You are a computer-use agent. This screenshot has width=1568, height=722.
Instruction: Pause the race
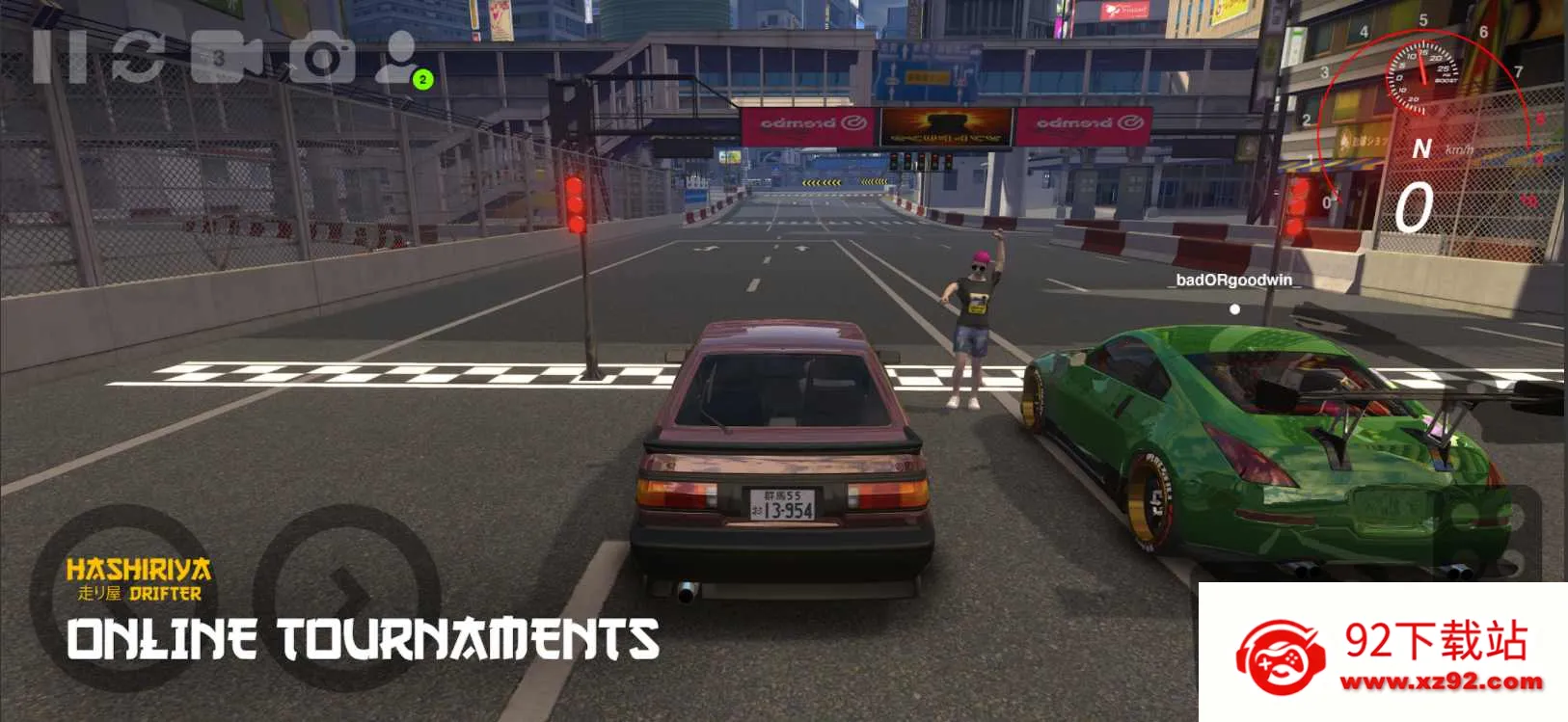click(x=59, y=57)
